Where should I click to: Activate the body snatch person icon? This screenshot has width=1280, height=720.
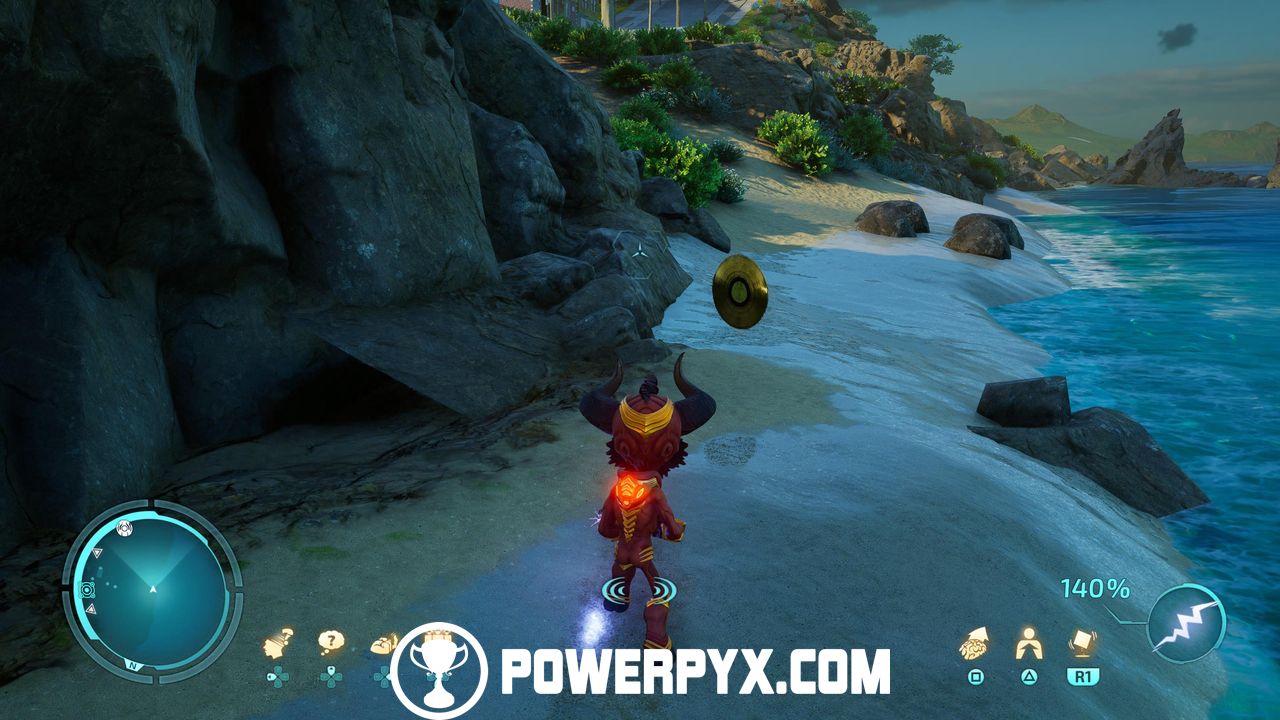(x=1028, y=643)
